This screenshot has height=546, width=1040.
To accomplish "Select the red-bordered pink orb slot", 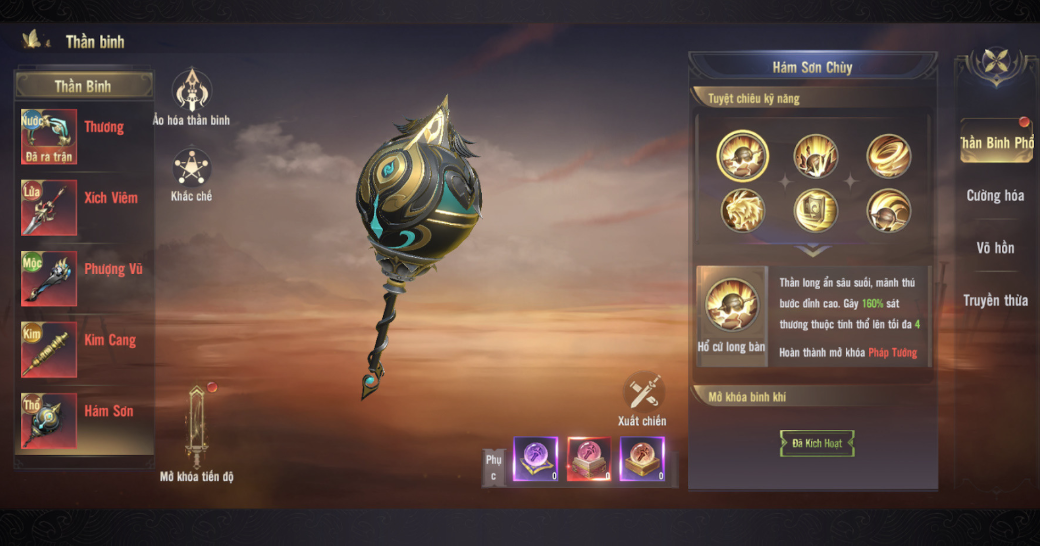I will point(590,460).
